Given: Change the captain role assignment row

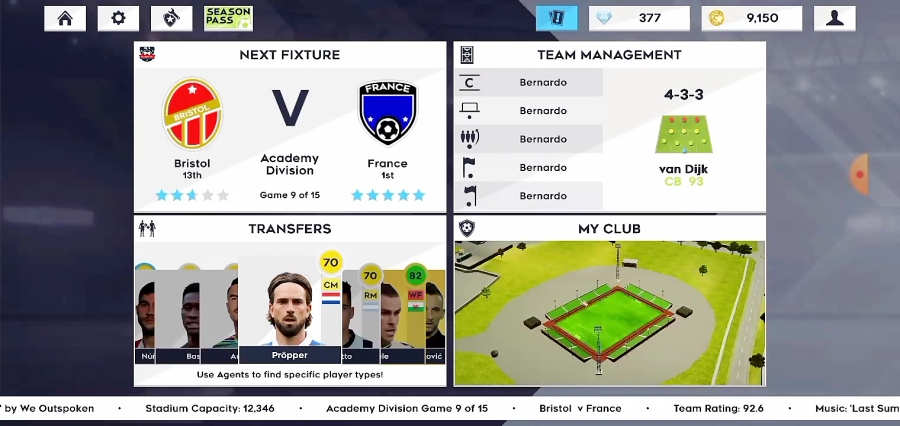Looking at the screenshot, I should [x=529, y=83].
